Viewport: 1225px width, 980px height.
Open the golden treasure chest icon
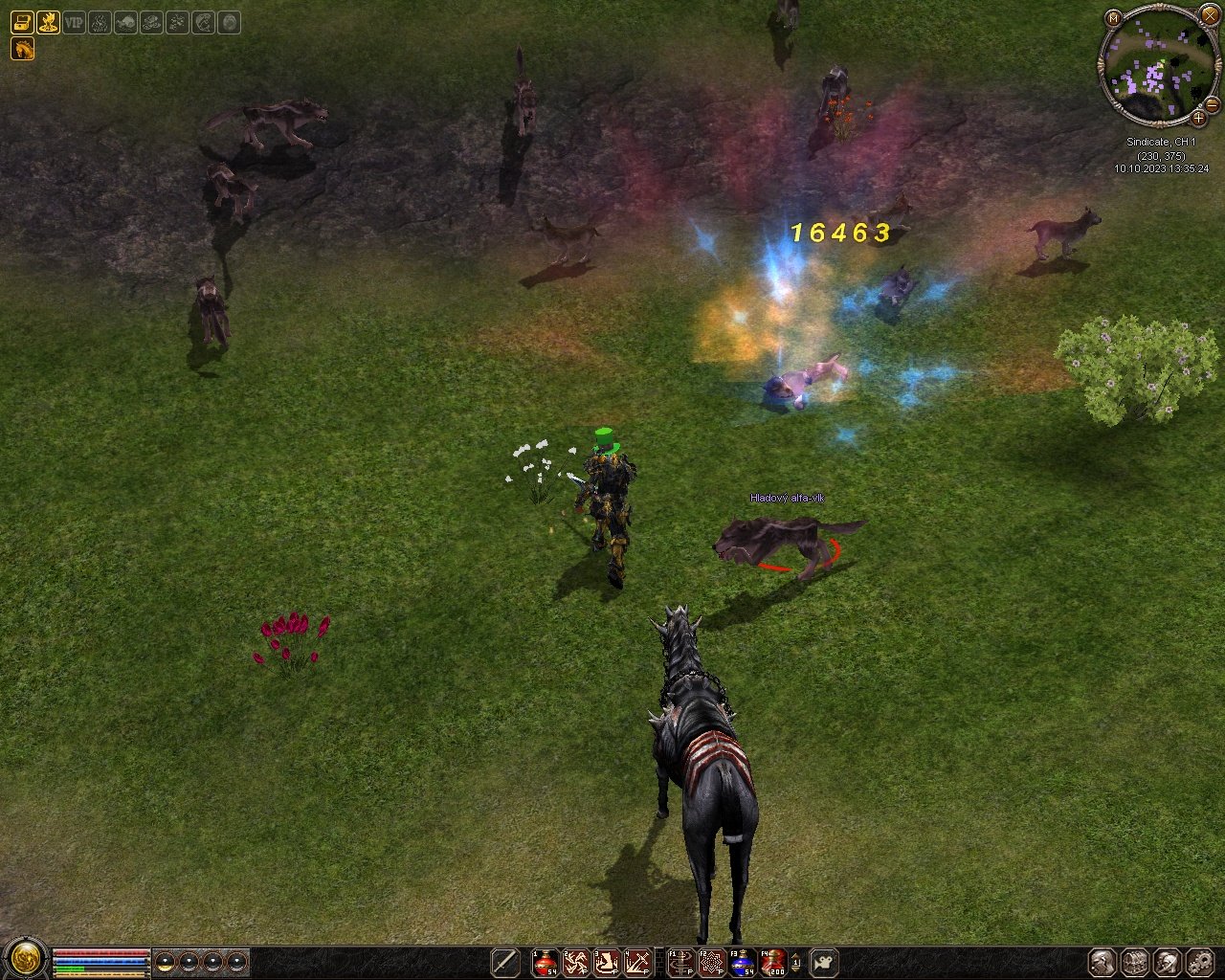tap(22, 22)
